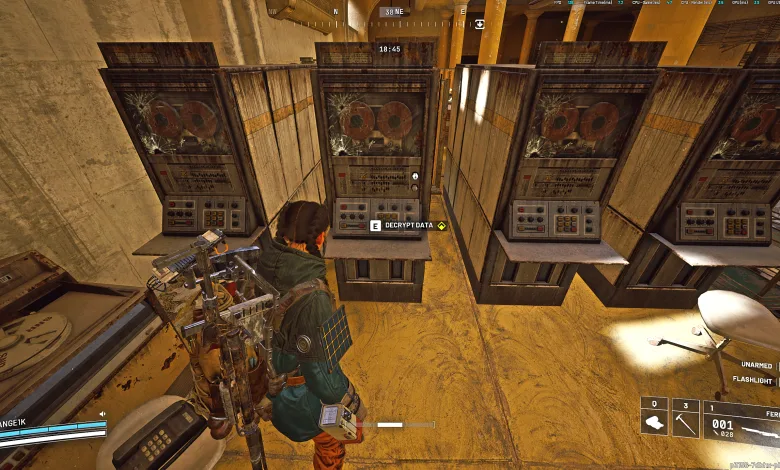Click the compass strip heading indicator
Viewport: 780px width, 470px height.
389,12
